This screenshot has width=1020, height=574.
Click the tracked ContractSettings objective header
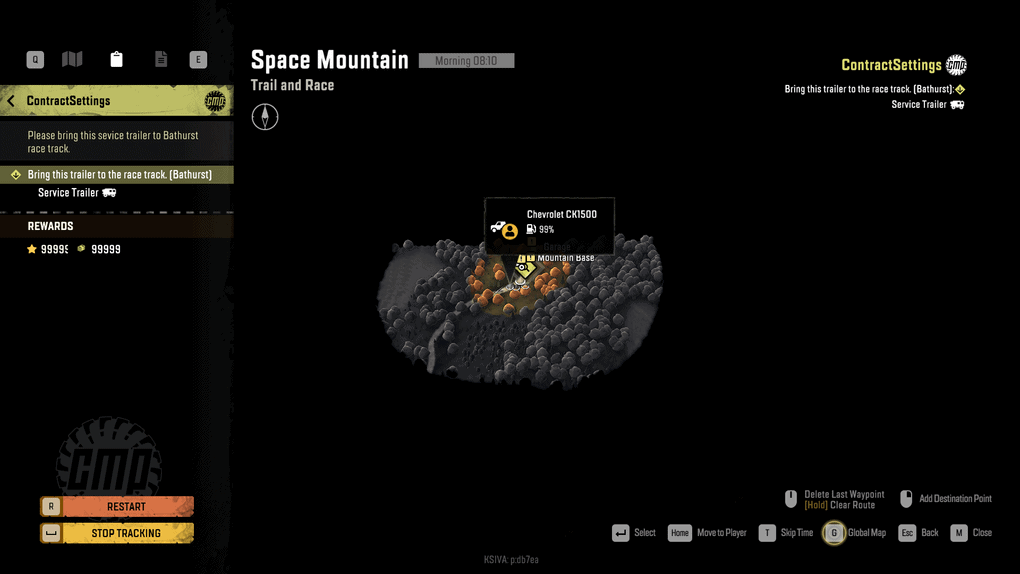[891, 66]
